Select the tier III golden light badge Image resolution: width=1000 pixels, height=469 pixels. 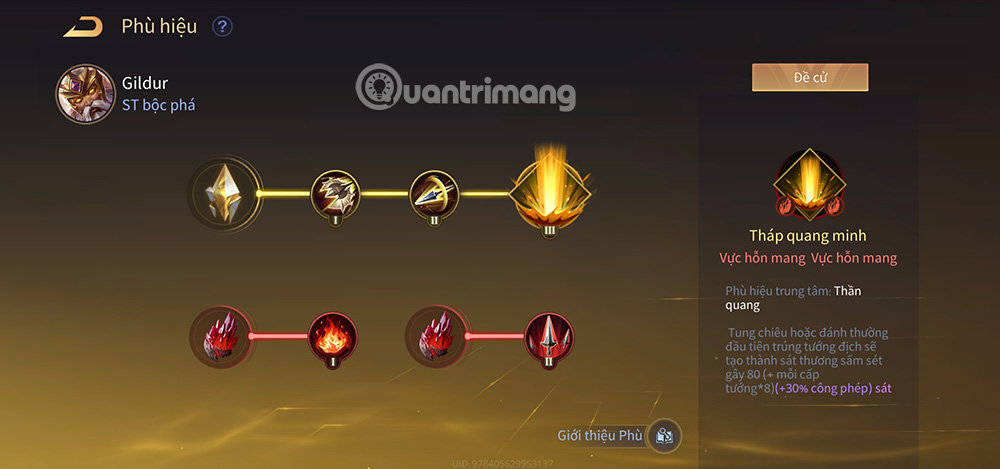tap(551, 190)
